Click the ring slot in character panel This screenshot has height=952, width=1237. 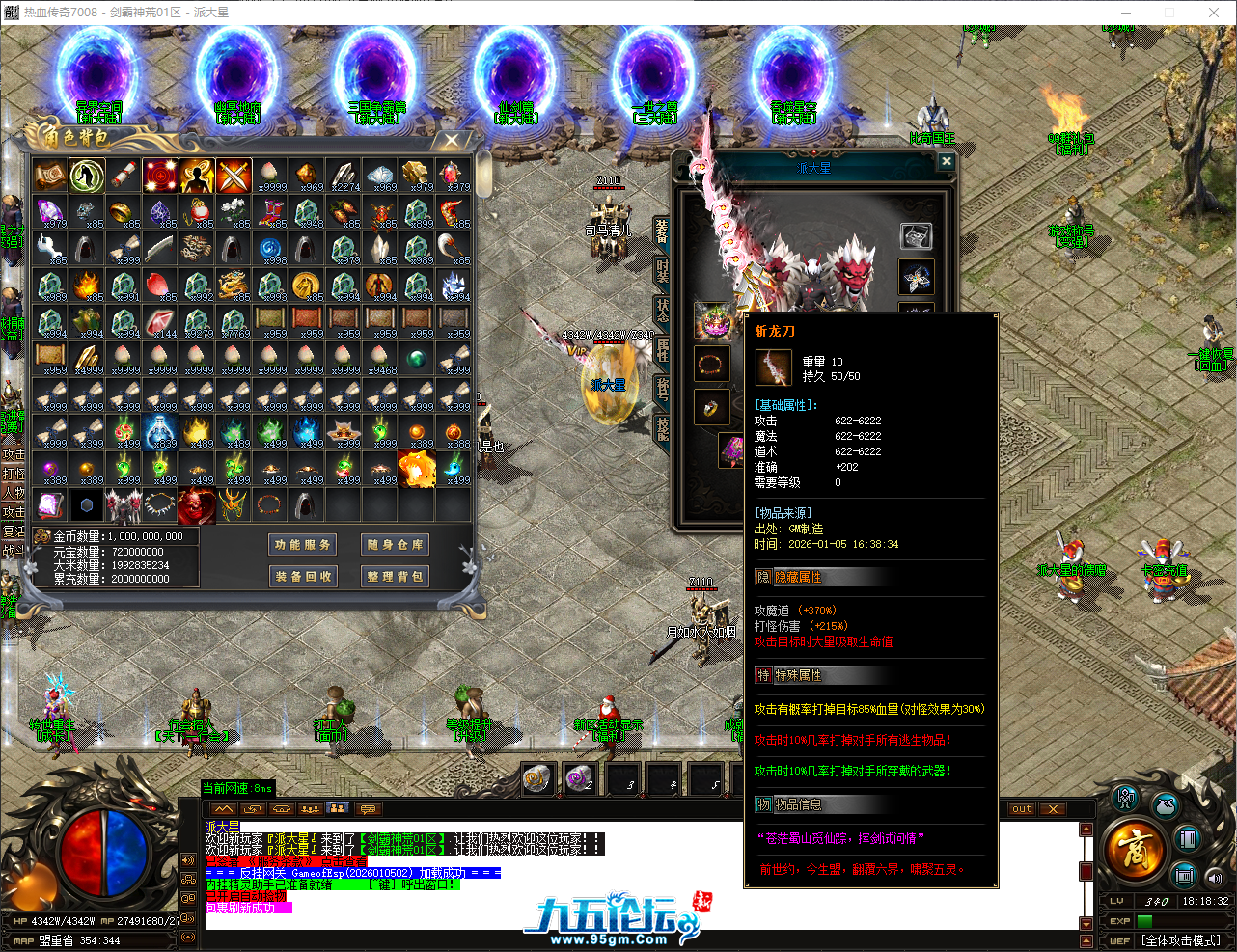(x=710, y=407)
